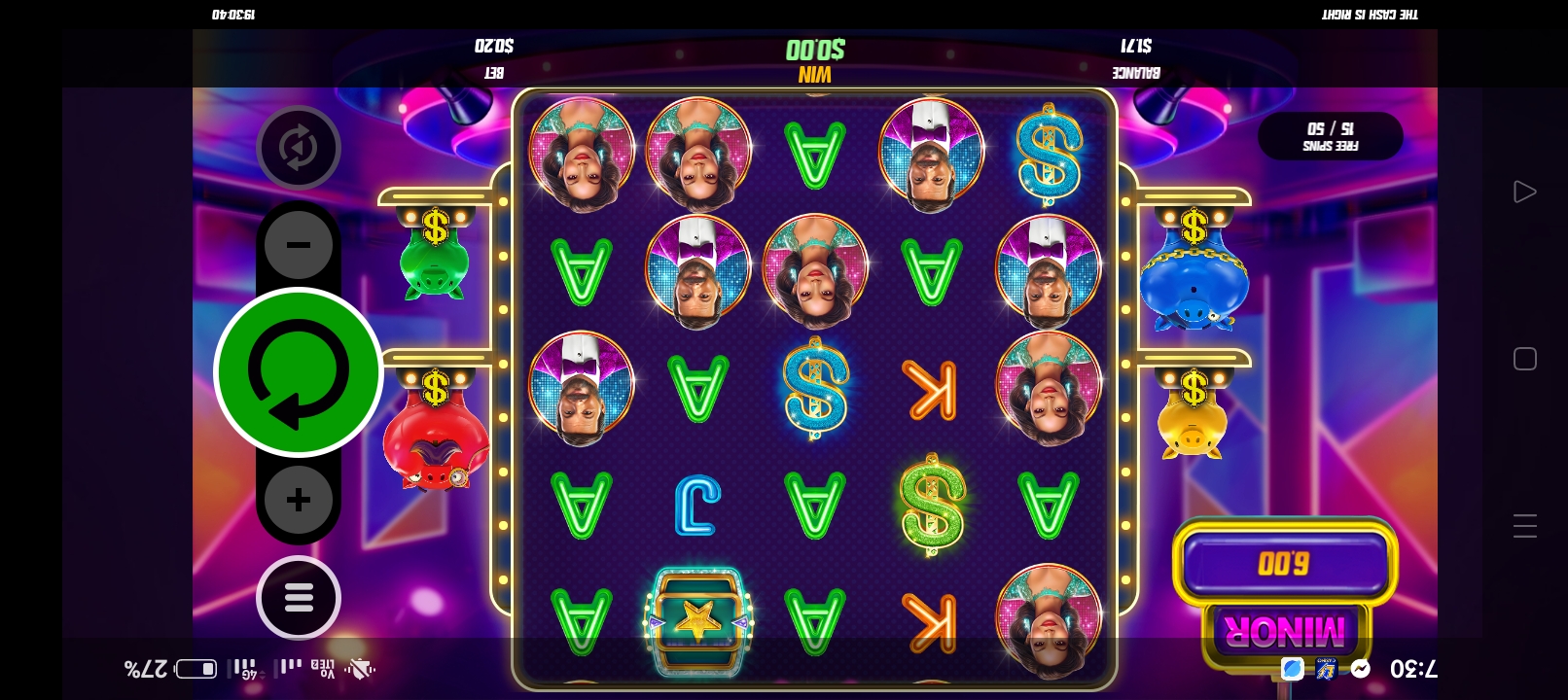Tap the golden star chest scatter symbol
The width and height of the screenshot is (1568, 700).
click(698, 619)
